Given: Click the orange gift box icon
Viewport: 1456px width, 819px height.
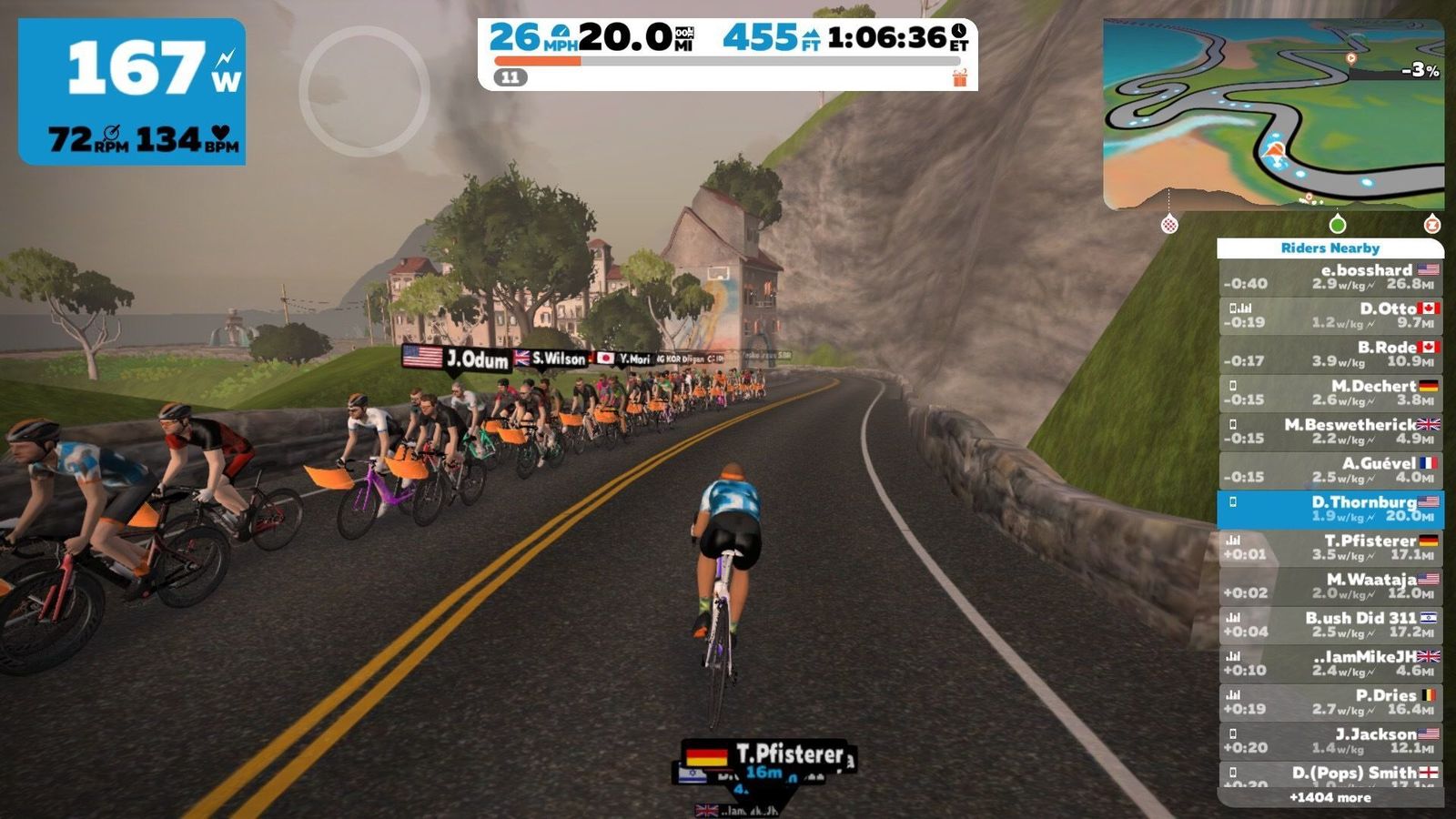Looking at the screenshot, I should click(x=960, y=78).
